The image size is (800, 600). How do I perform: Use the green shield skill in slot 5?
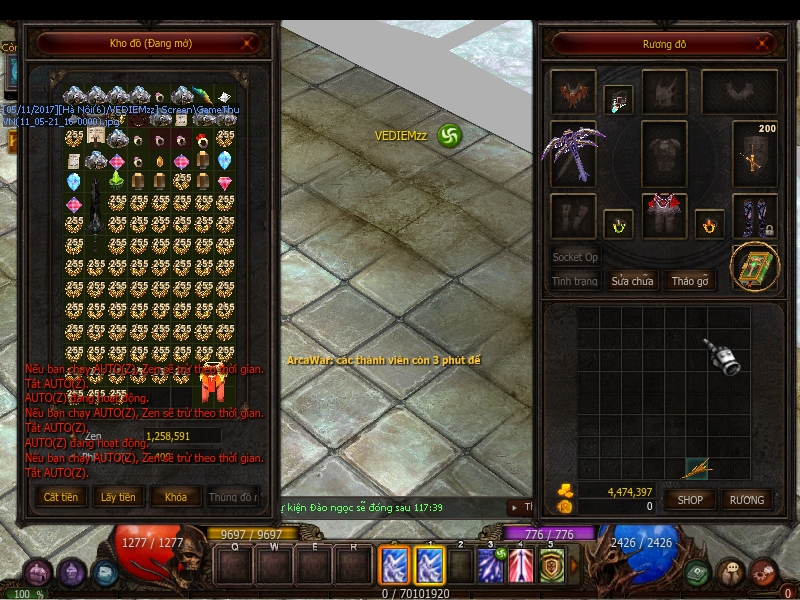point(551,566)
